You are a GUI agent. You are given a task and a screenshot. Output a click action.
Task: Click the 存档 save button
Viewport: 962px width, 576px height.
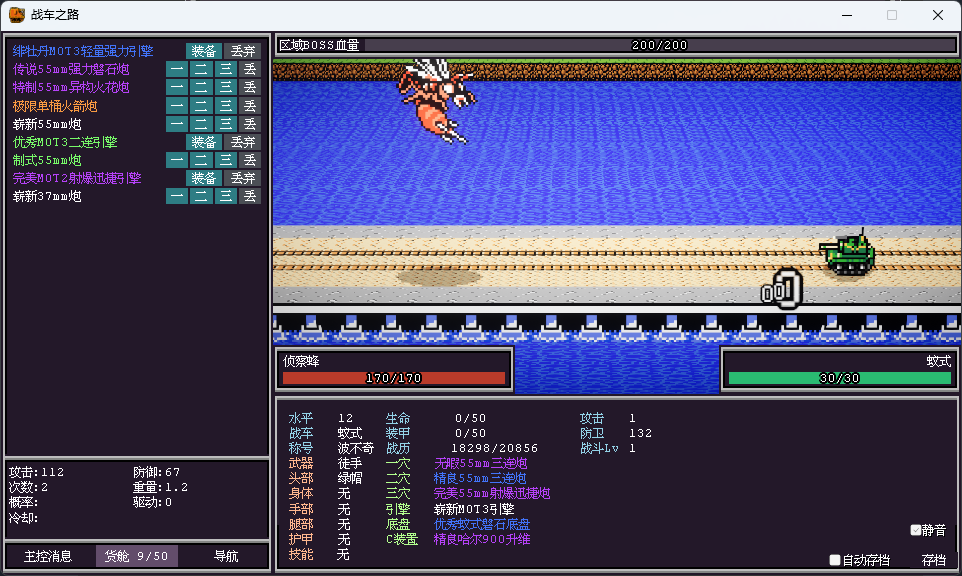pyautogui.click(x=933, y=560)
